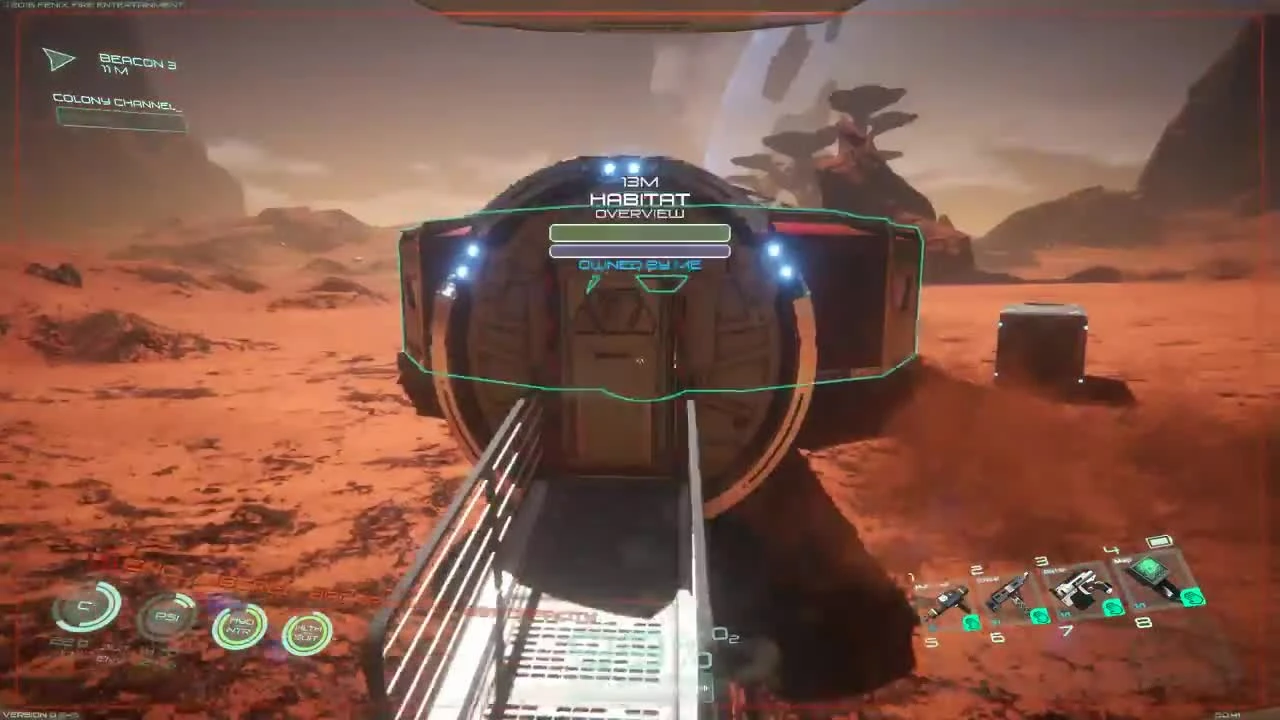Click the O2 oxygen indicator

(726, 636)
